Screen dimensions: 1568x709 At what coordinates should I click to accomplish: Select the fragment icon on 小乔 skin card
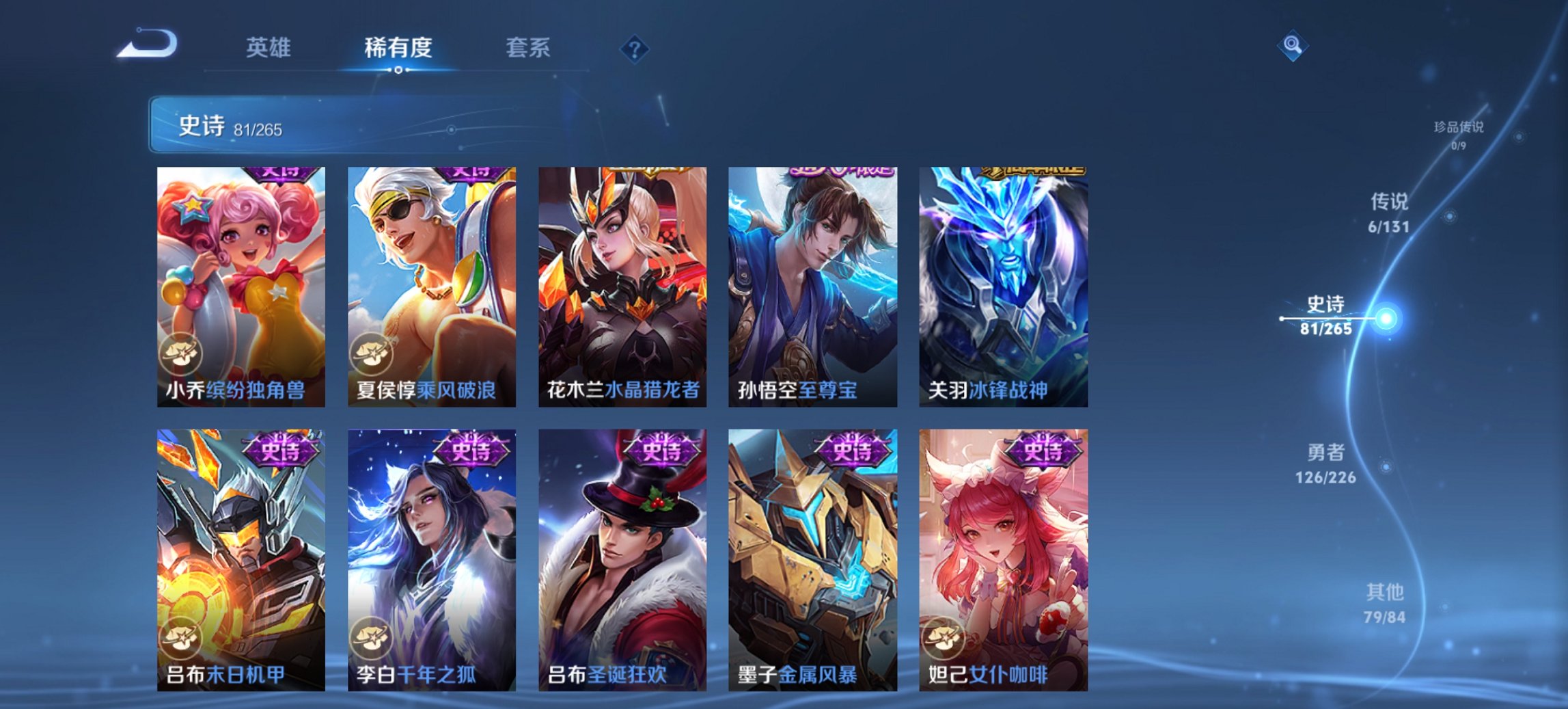click(x=180, y=353)
